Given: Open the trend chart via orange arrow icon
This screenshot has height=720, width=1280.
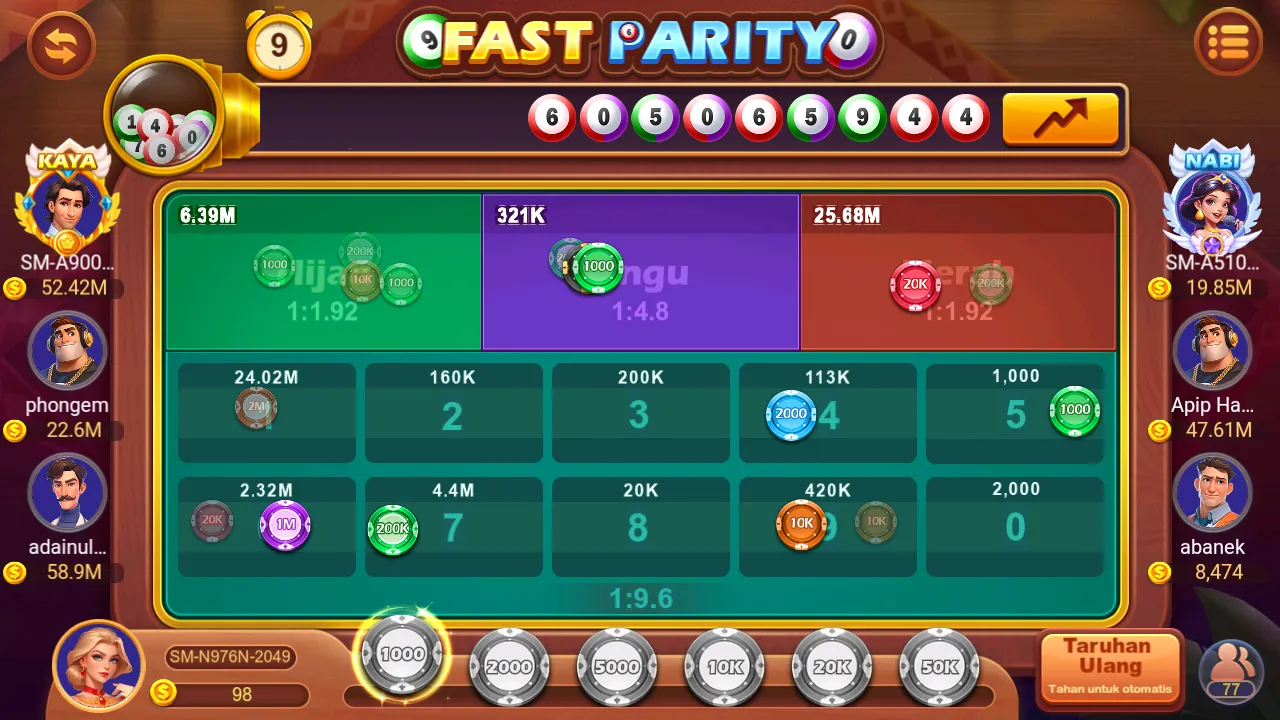Looking at the screenshot, I should click(x=1060, y=117).
